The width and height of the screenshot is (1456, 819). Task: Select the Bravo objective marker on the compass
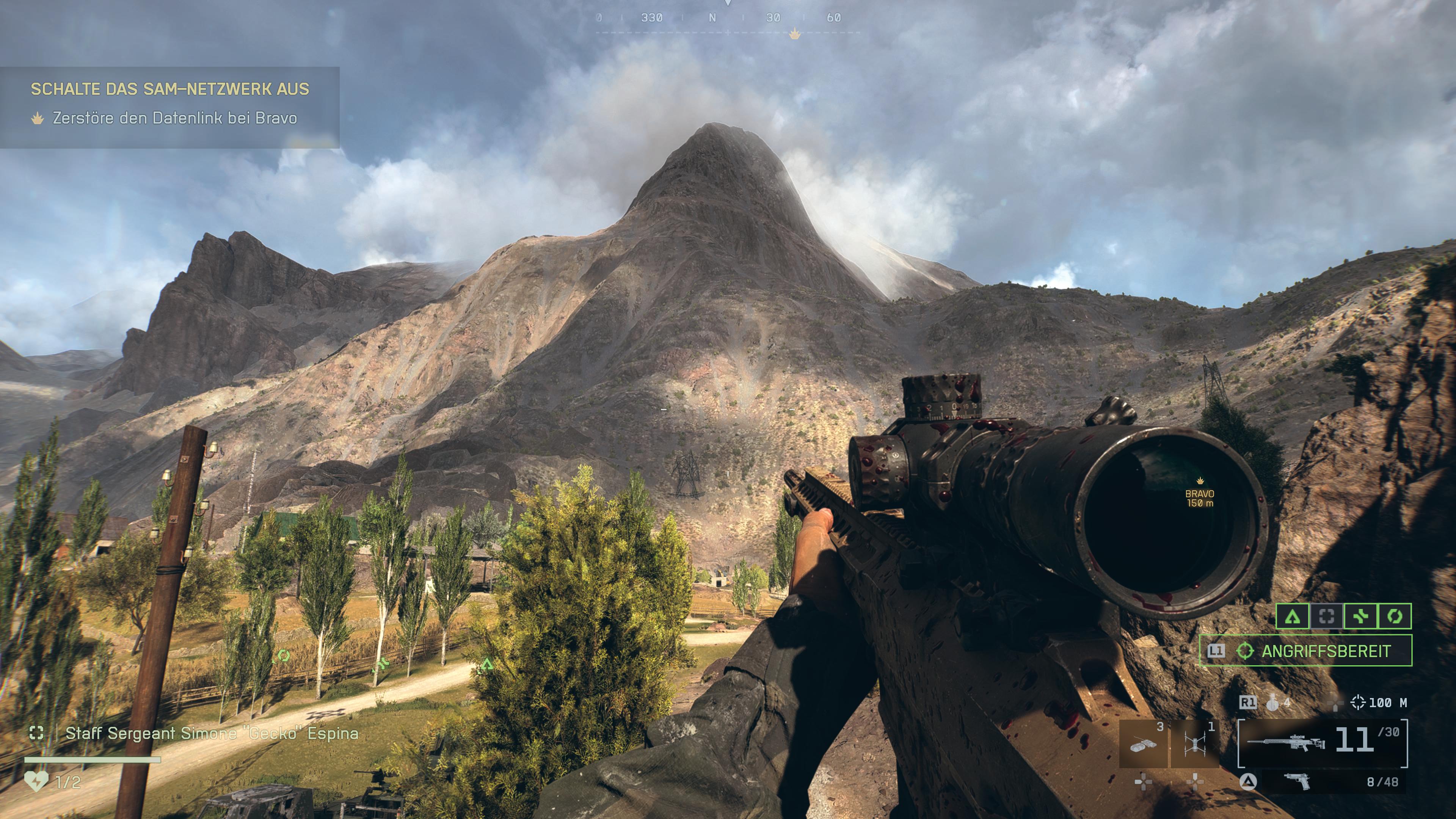pos(795,34)
